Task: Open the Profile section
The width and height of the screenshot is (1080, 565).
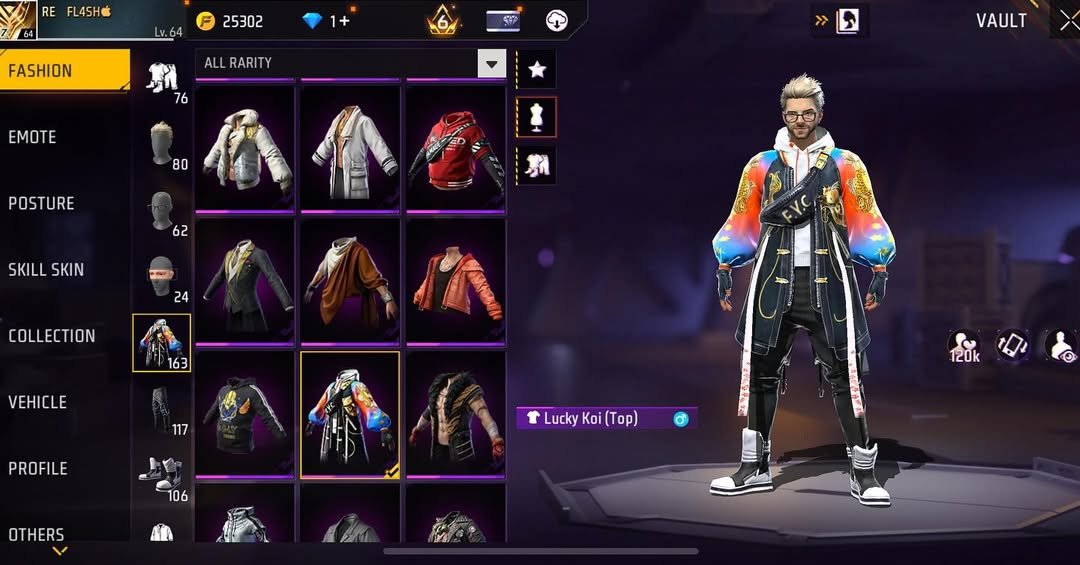Action: (38, 468)
